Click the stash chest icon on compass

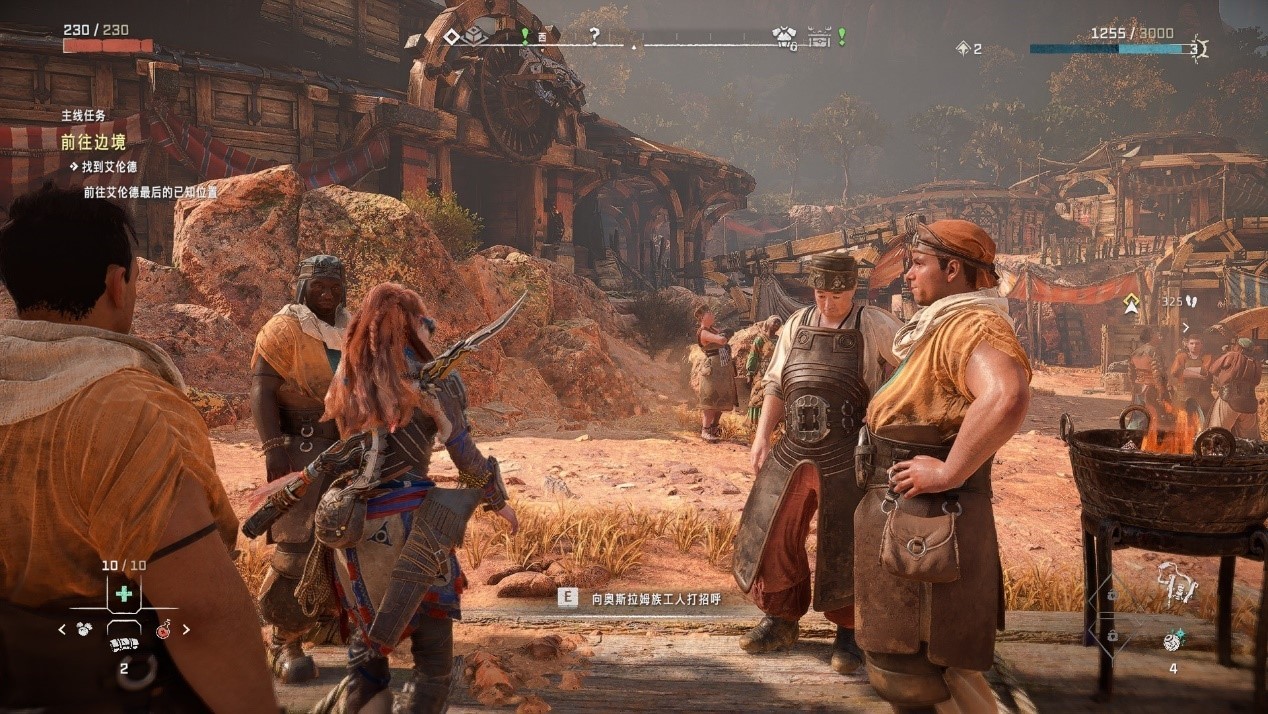(820, 37)
